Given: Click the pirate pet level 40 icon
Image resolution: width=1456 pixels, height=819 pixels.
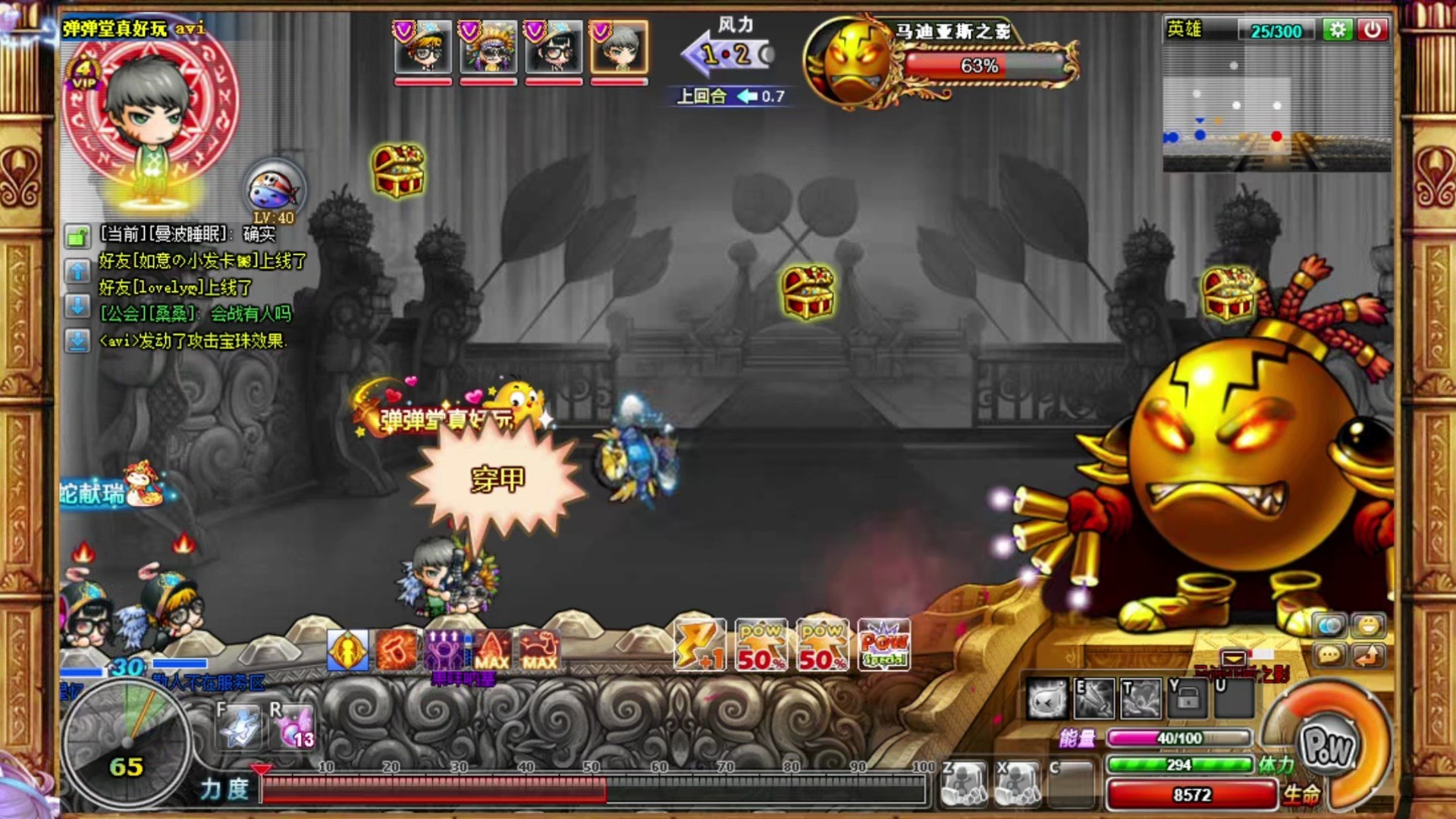Looking at the screenshot, I should coord(275,190).
